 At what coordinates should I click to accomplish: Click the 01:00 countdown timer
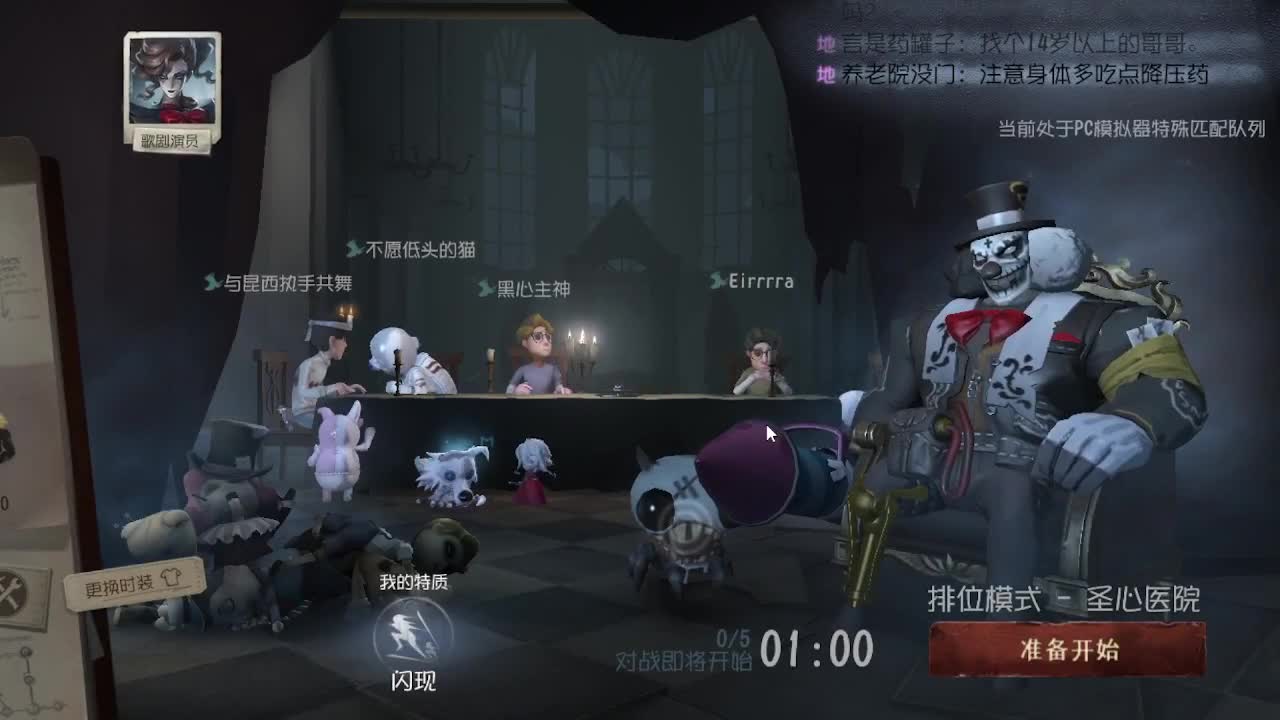814,648
